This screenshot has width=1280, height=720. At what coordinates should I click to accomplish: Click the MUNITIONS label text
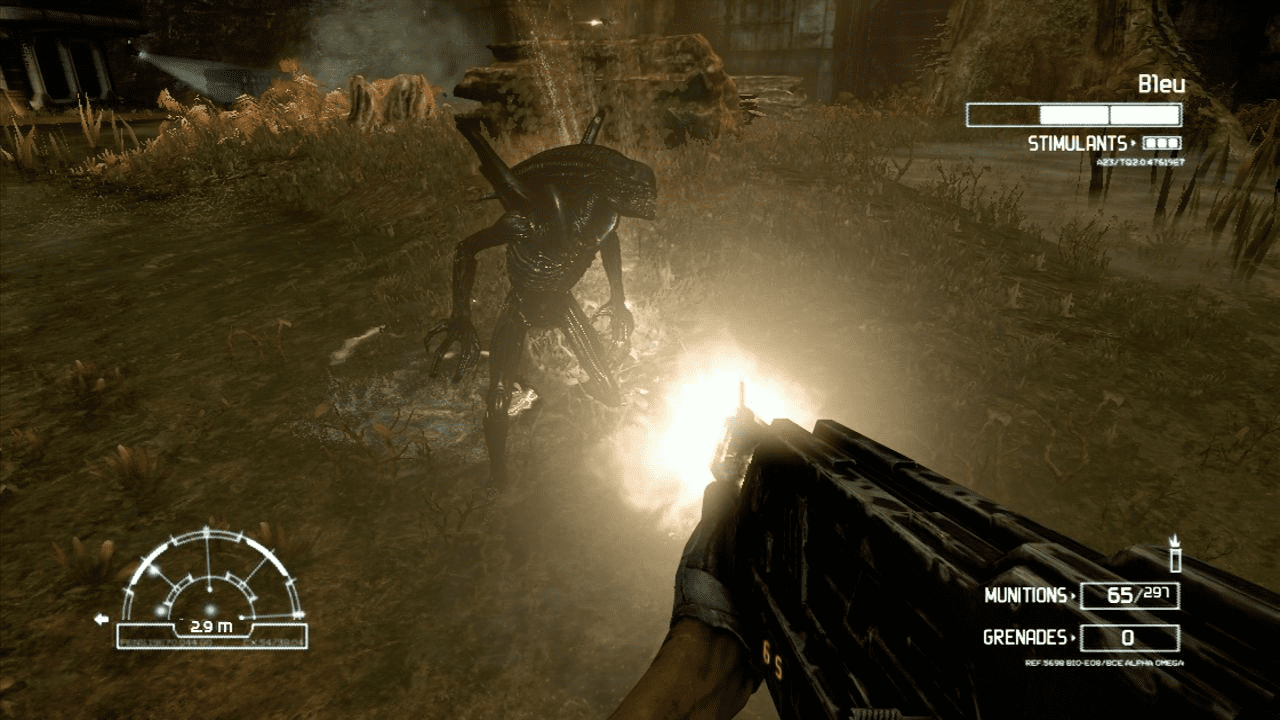pos(1025,595)
